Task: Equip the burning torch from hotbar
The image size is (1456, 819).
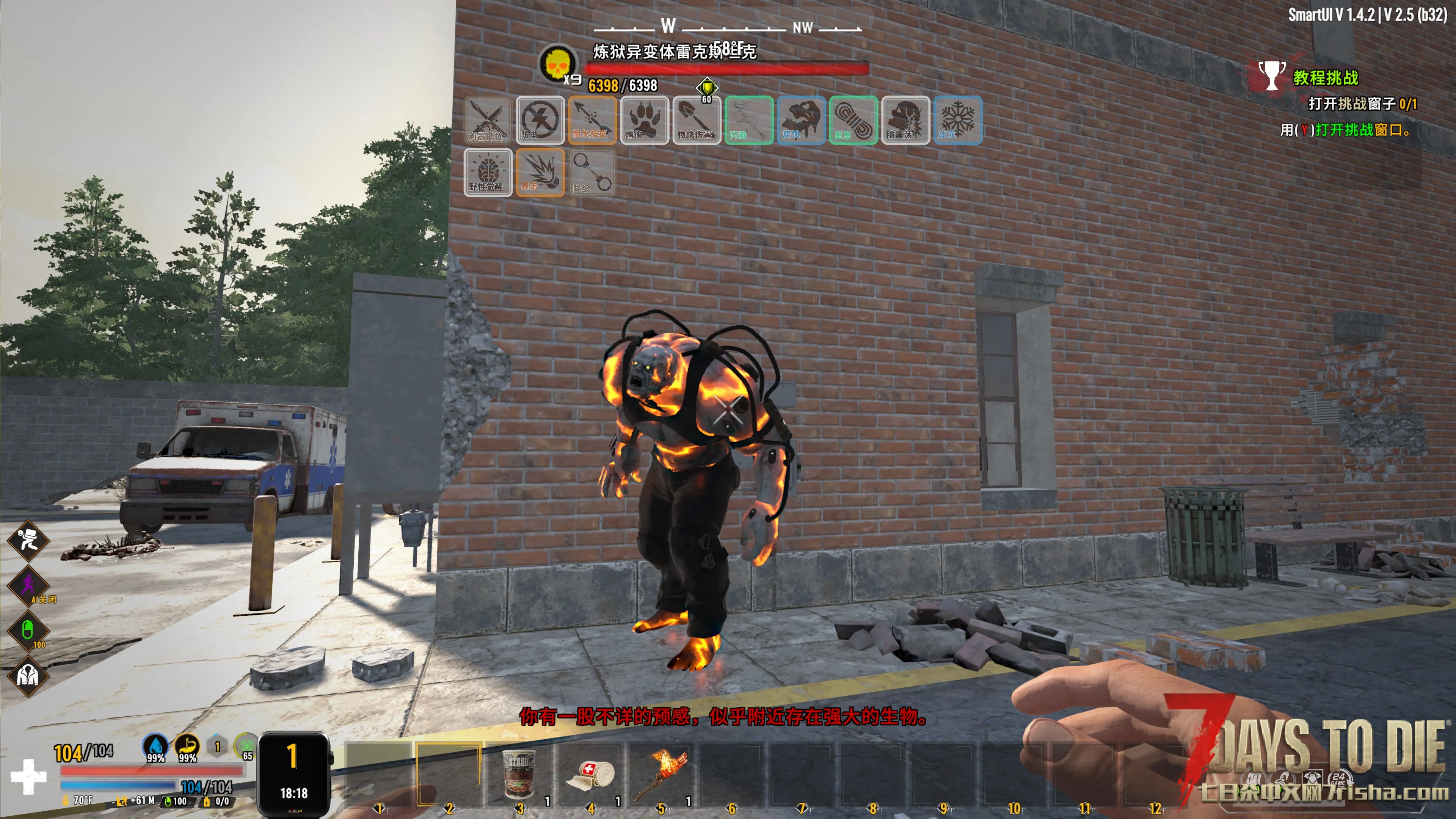Action: pos(660,774)
